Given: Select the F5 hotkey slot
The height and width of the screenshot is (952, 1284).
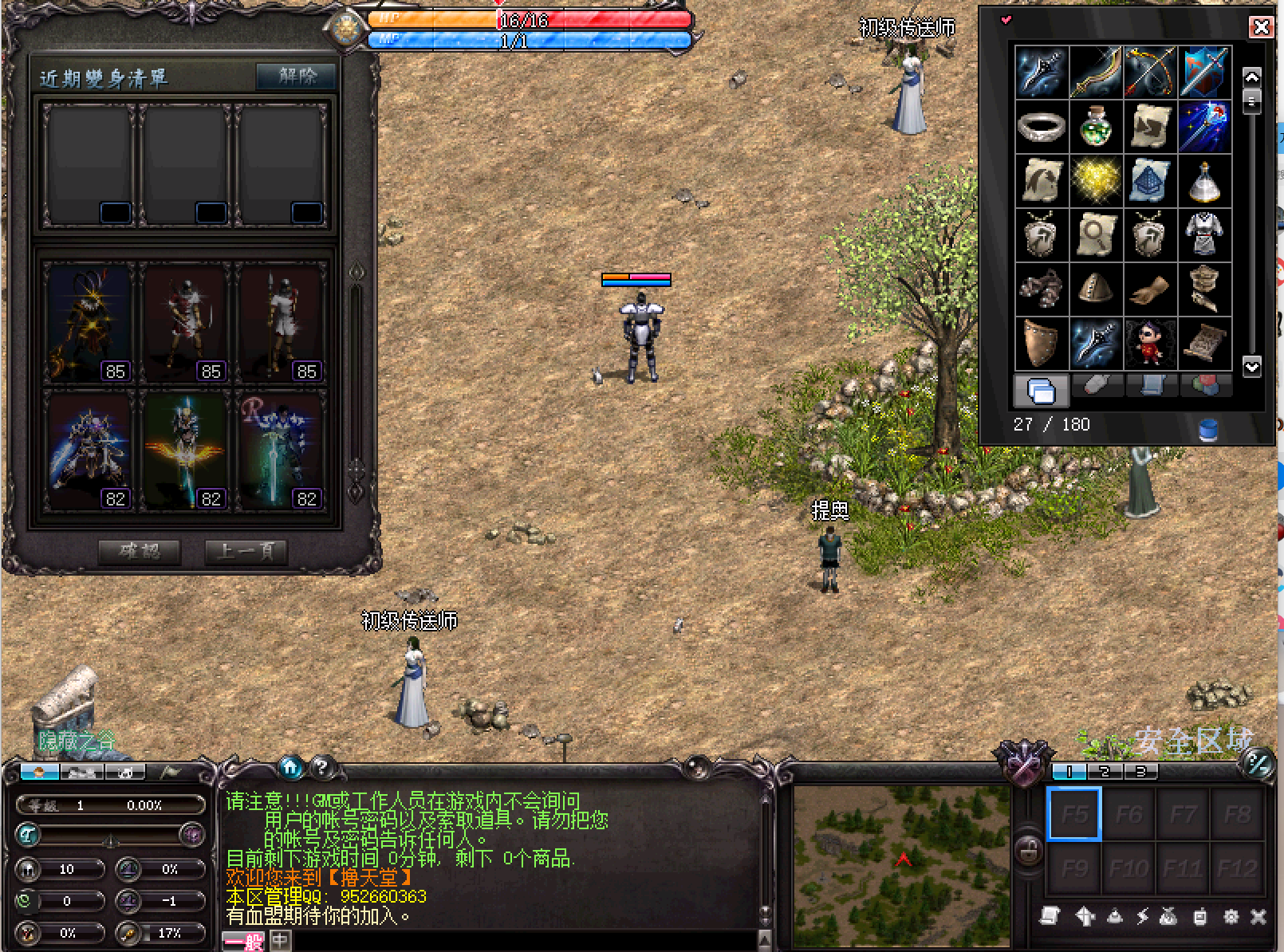Looking at the screenshot, I should click(x=1074, y=814).
